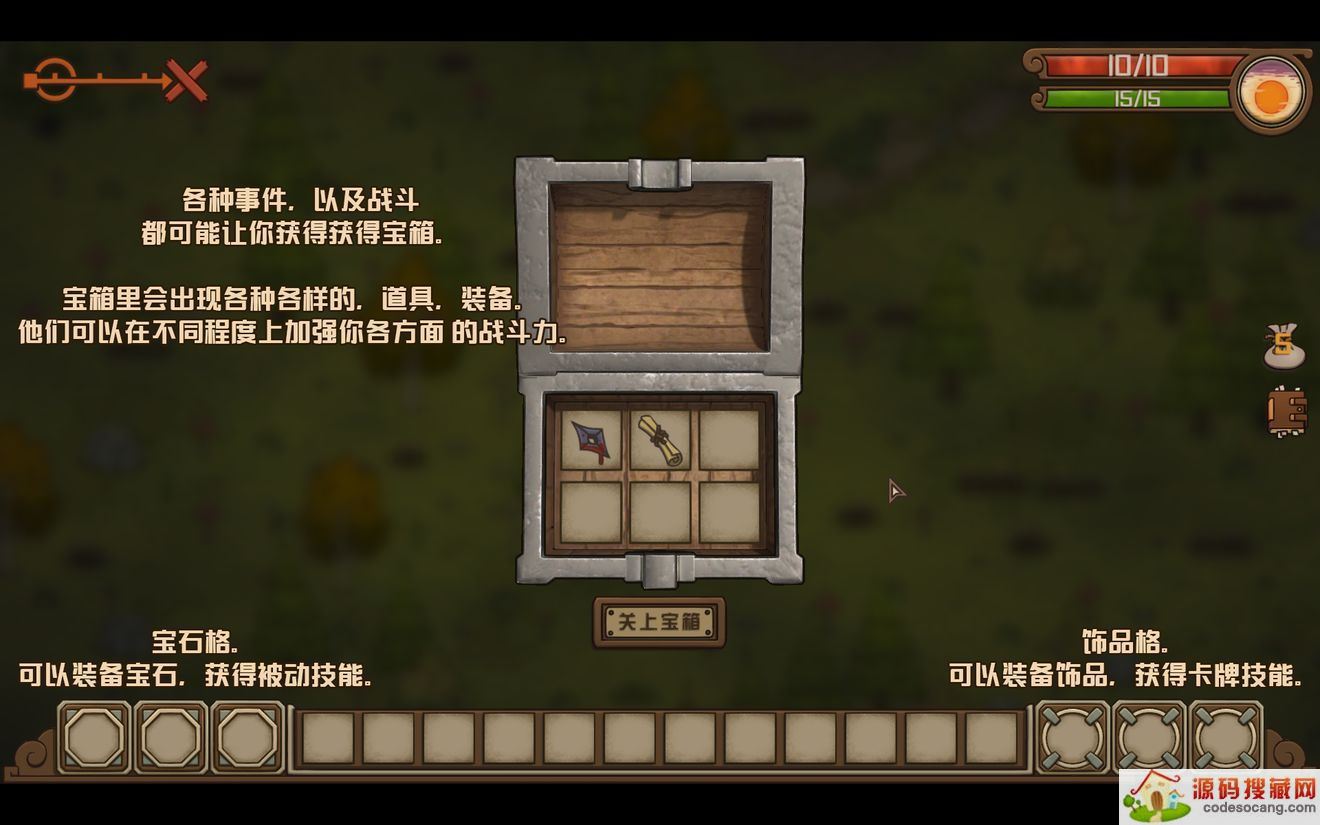1320x825 pixels.
Task: Click the sun day-cycle medallion
Action: 1270,97
